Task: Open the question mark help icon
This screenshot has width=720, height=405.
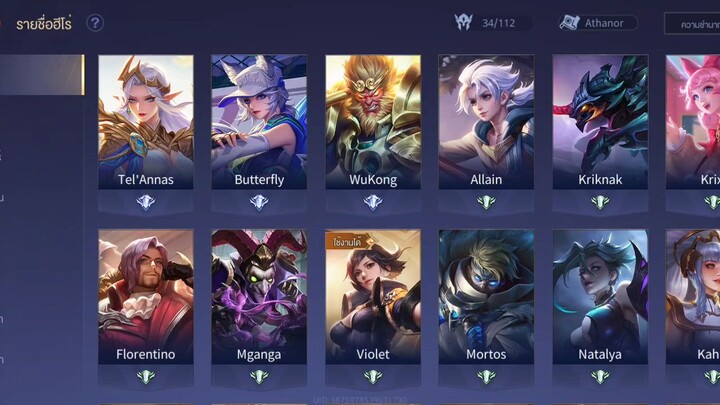Action: 95,23
